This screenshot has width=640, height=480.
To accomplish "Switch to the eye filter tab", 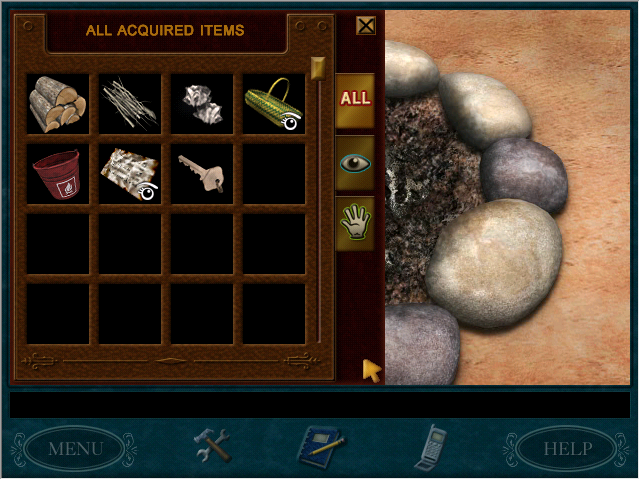I will point(355,162).
